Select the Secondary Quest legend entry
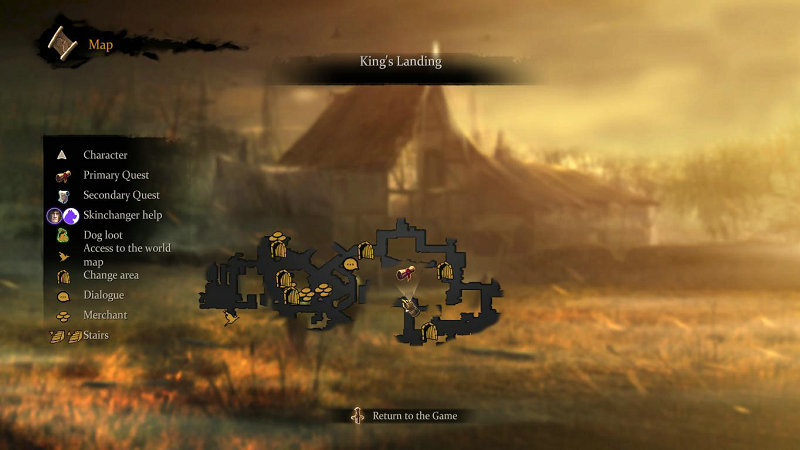Viewport: 800px width, 450px height. (121, 195)
